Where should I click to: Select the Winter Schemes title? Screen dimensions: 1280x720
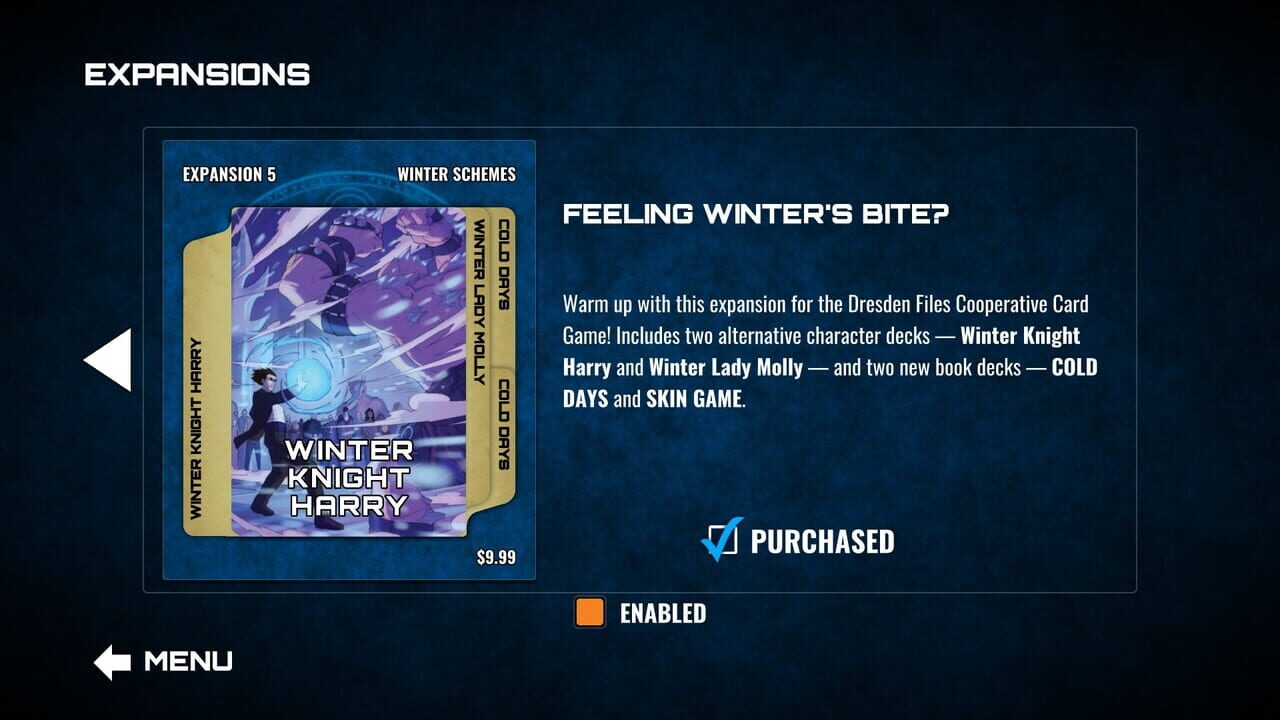pyautogui.click(x=456, y=174)
